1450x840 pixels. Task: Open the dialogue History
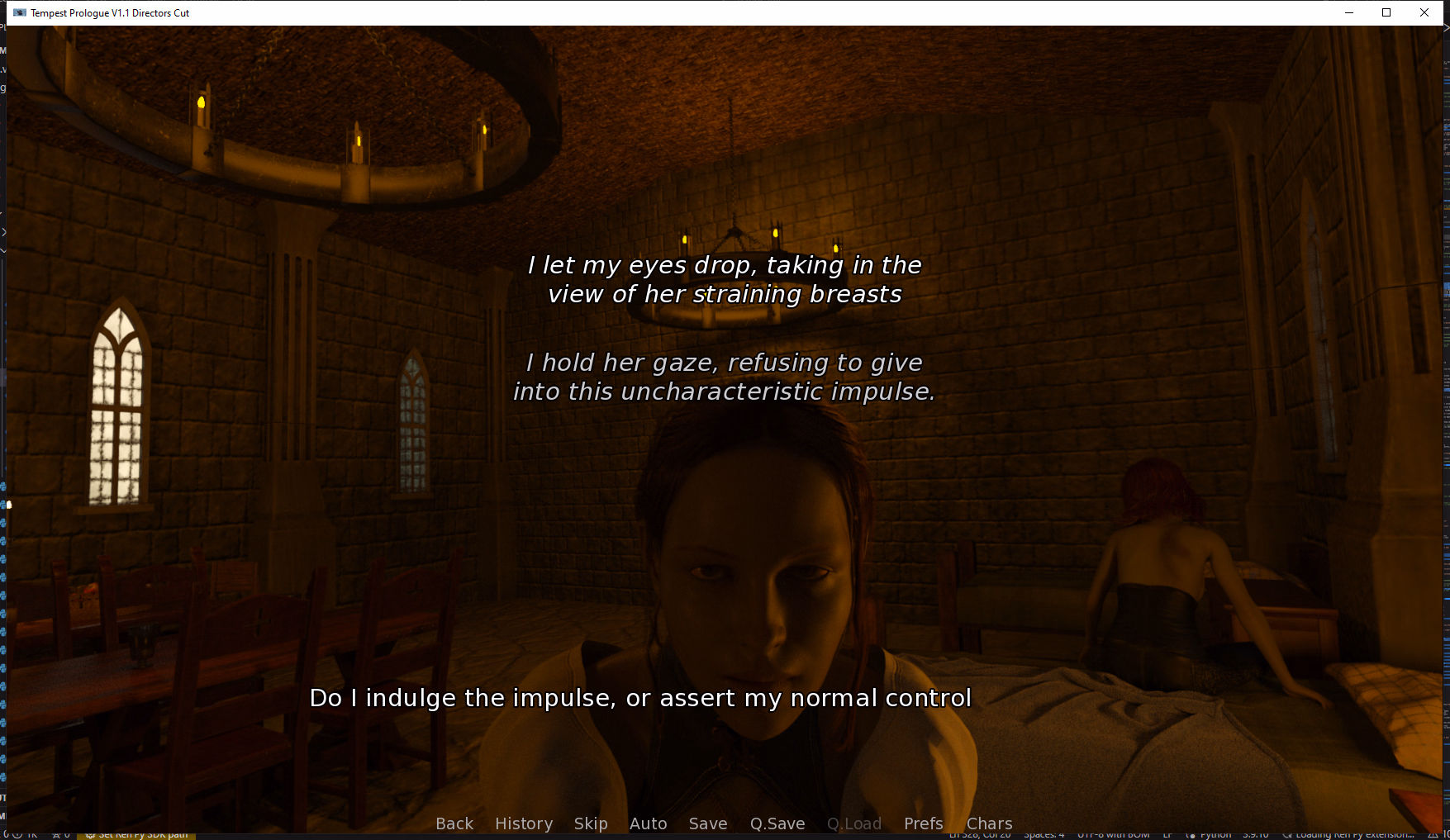coord(524,823)
